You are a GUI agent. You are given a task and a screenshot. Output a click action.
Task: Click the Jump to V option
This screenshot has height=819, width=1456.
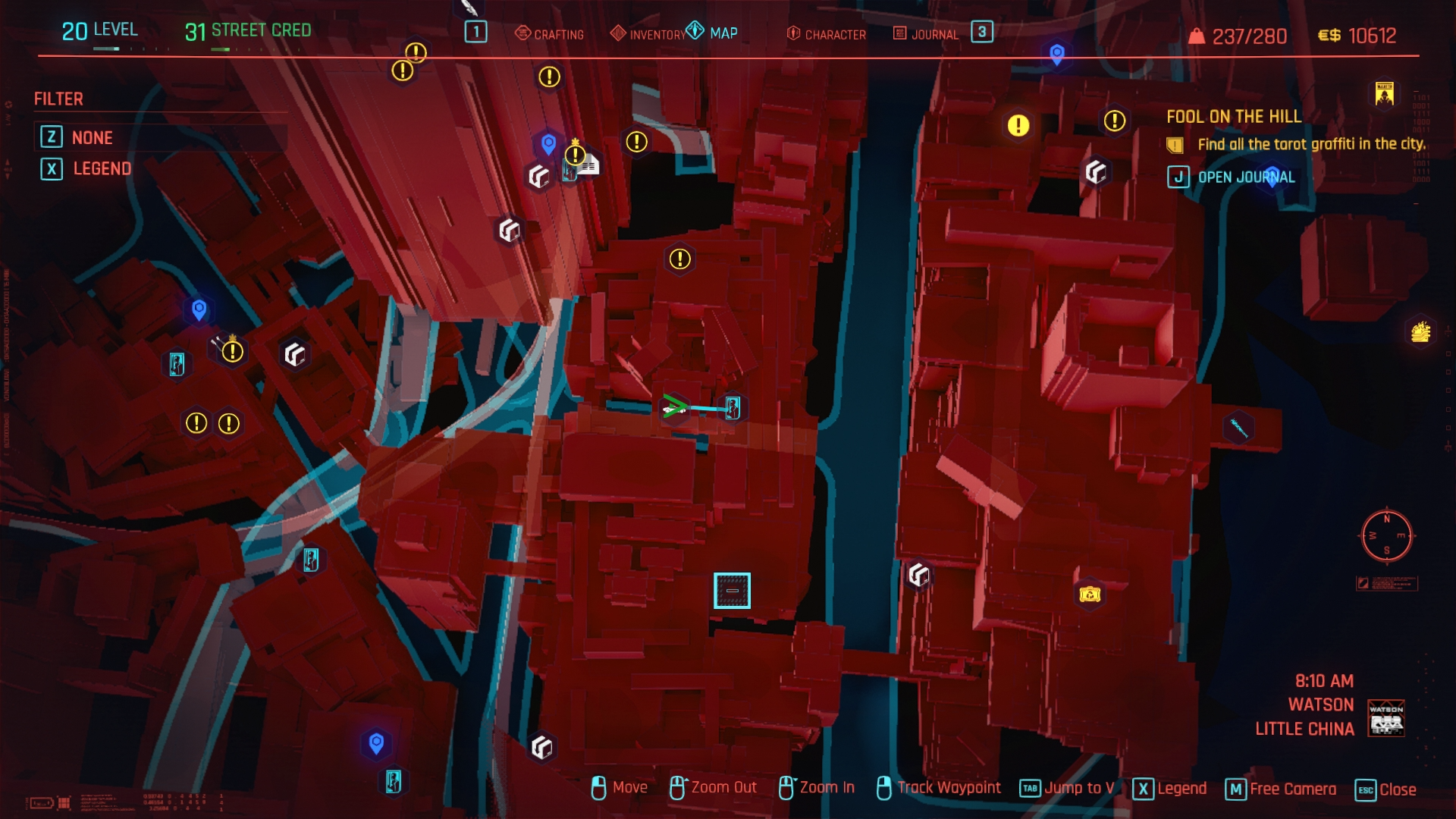(x=1078, y=788)
